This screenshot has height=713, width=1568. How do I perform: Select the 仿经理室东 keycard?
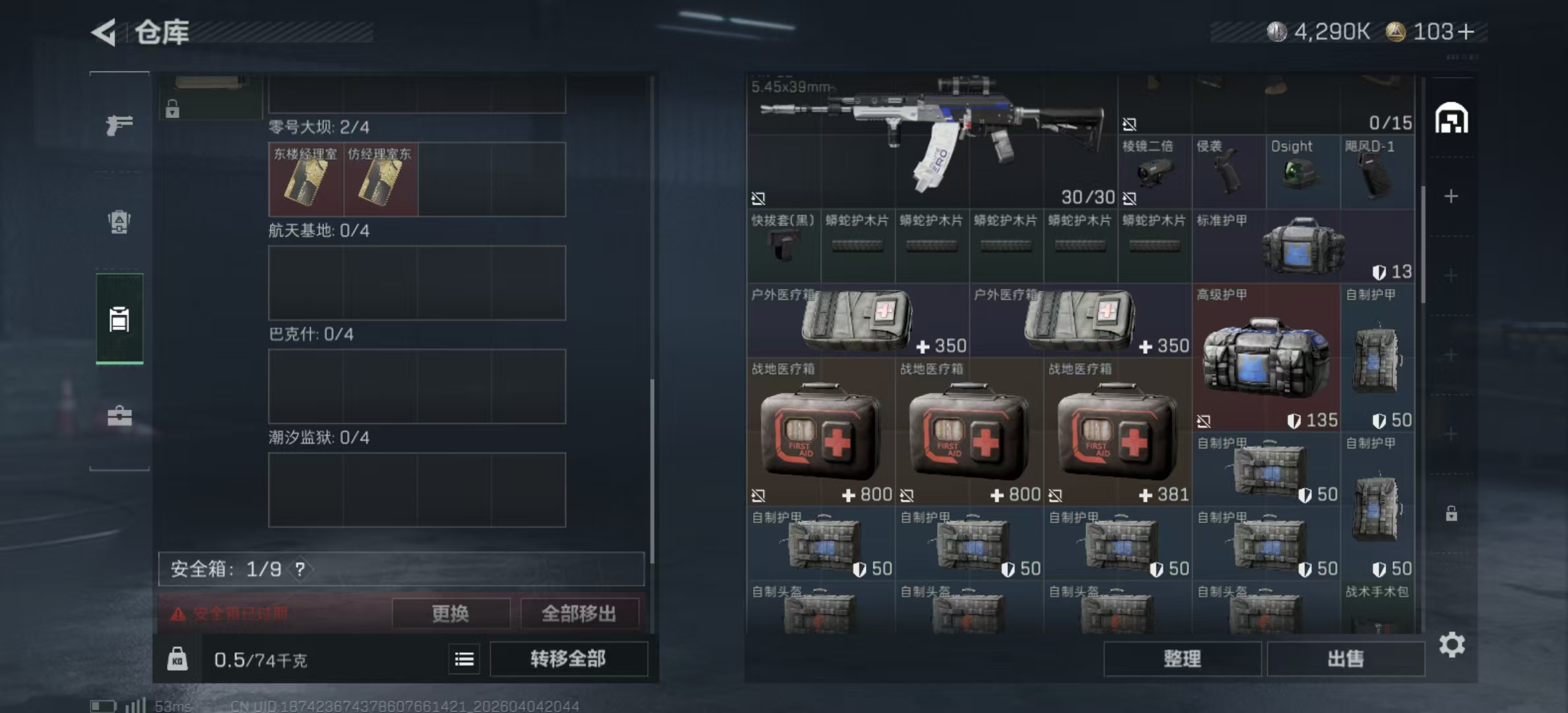click(x=380, y=180)
